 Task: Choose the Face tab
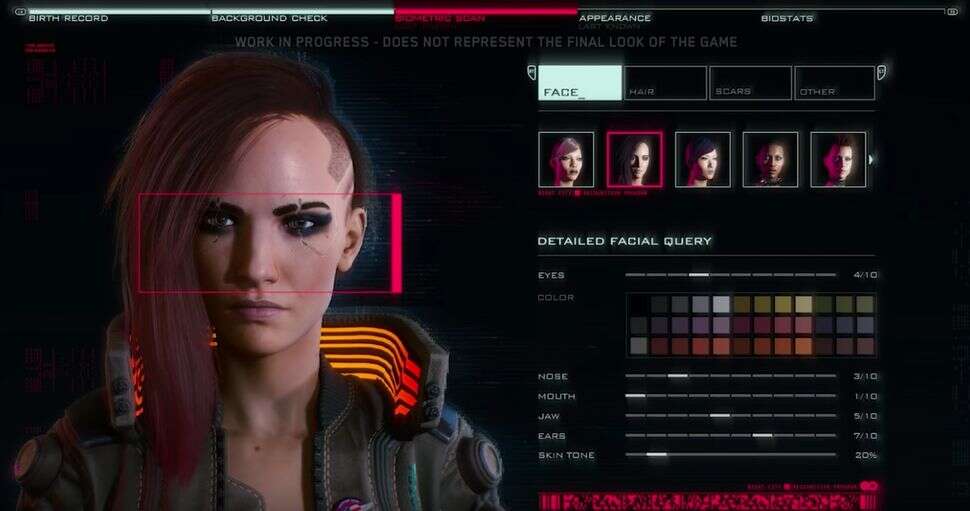[580, 83]
